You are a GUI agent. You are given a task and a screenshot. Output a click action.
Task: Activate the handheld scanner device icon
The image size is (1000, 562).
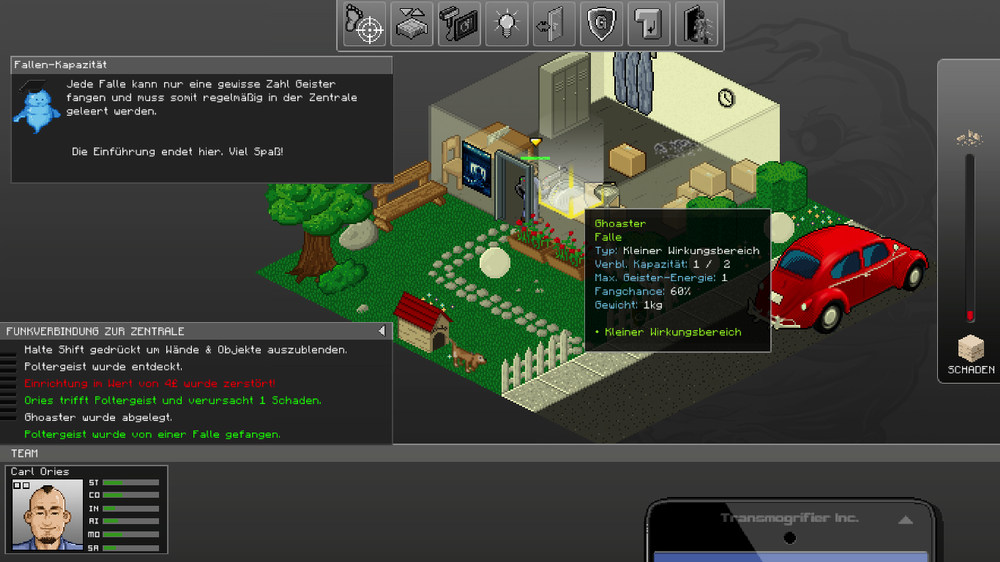coord(459,25)
